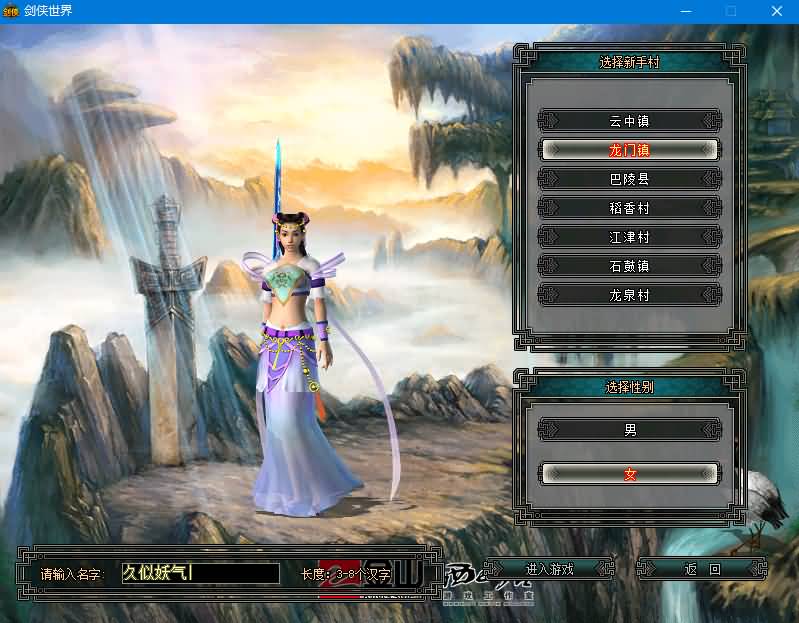799x623 pixels.
Task: Choose 云中镇 as the starting village
Action: 629,121
